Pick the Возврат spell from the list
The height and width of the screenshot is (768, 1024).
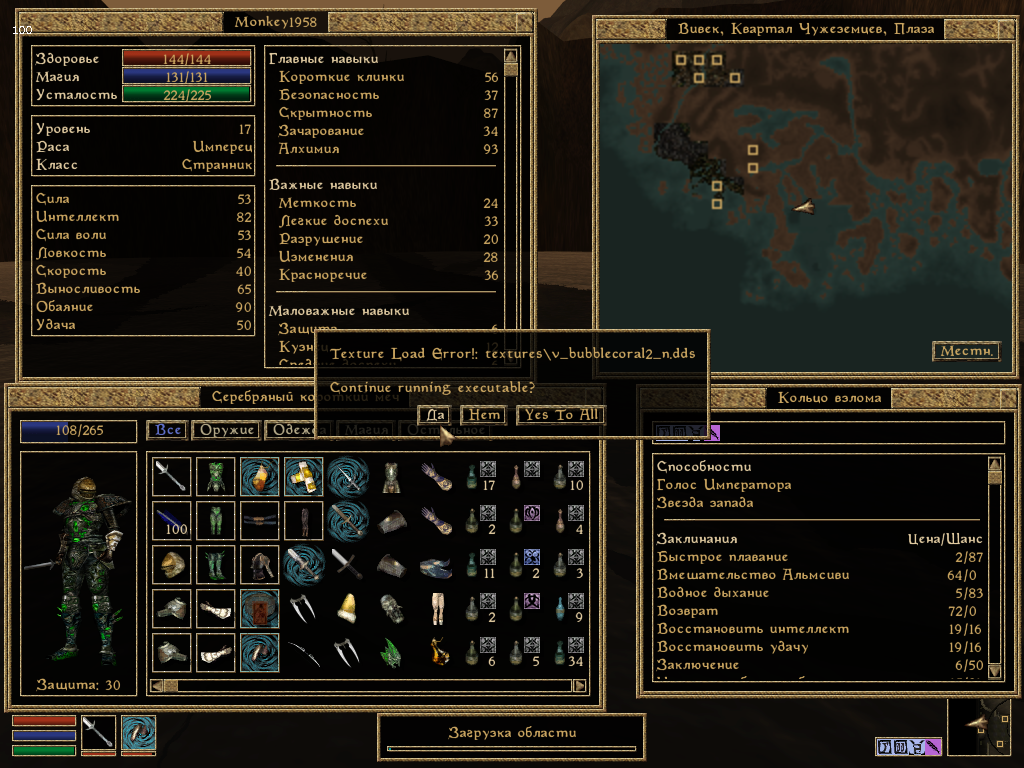(685, 611)
